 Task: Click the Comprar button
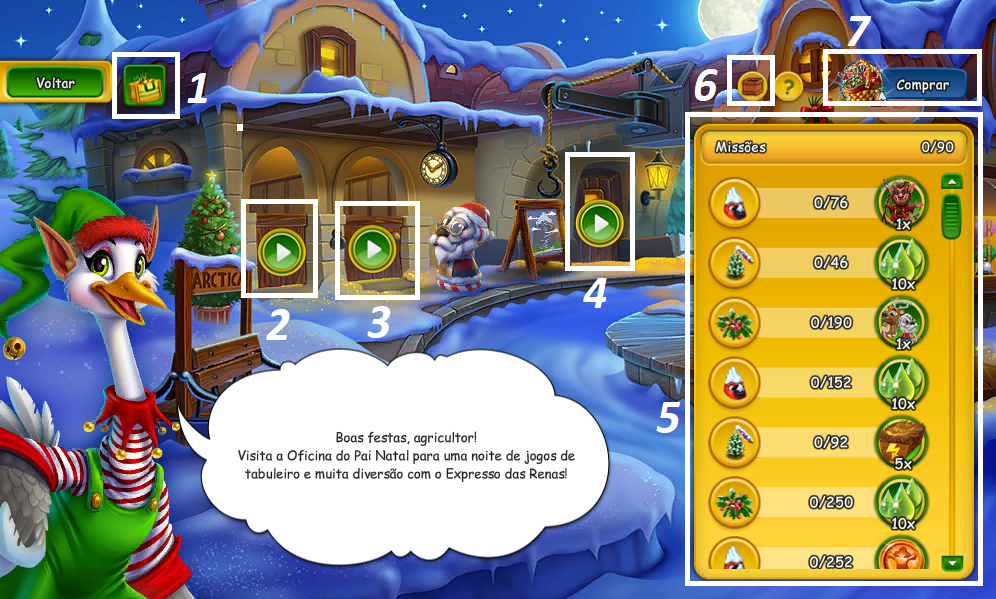click(x=922, y=85)
